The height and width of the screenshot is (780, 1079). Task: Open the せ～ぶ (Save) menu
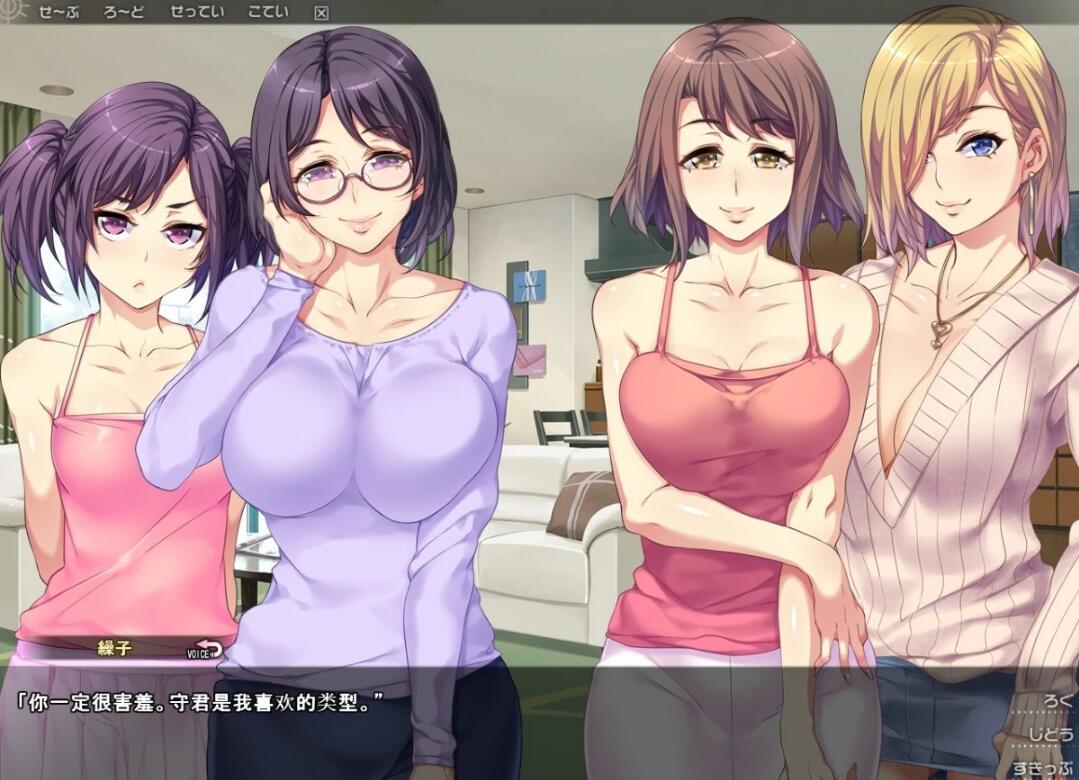(60, 12)
